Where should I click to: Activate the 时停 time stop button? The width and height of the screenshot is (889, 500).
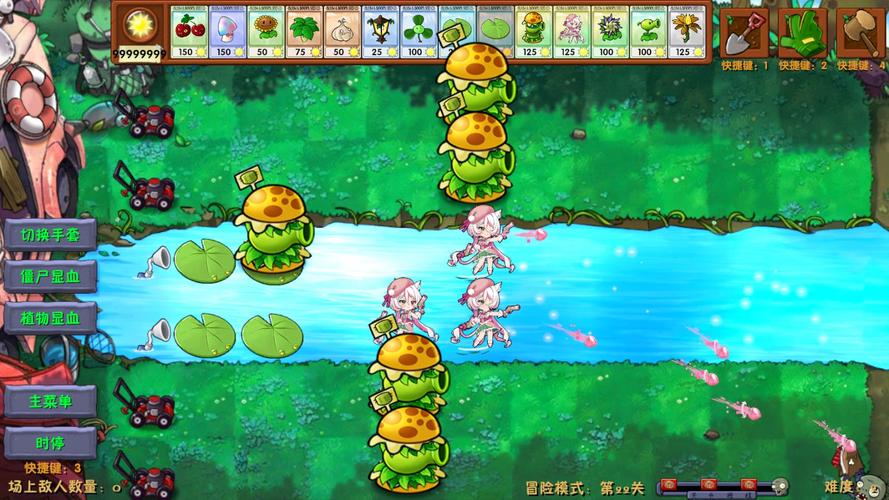click(50, 443)
